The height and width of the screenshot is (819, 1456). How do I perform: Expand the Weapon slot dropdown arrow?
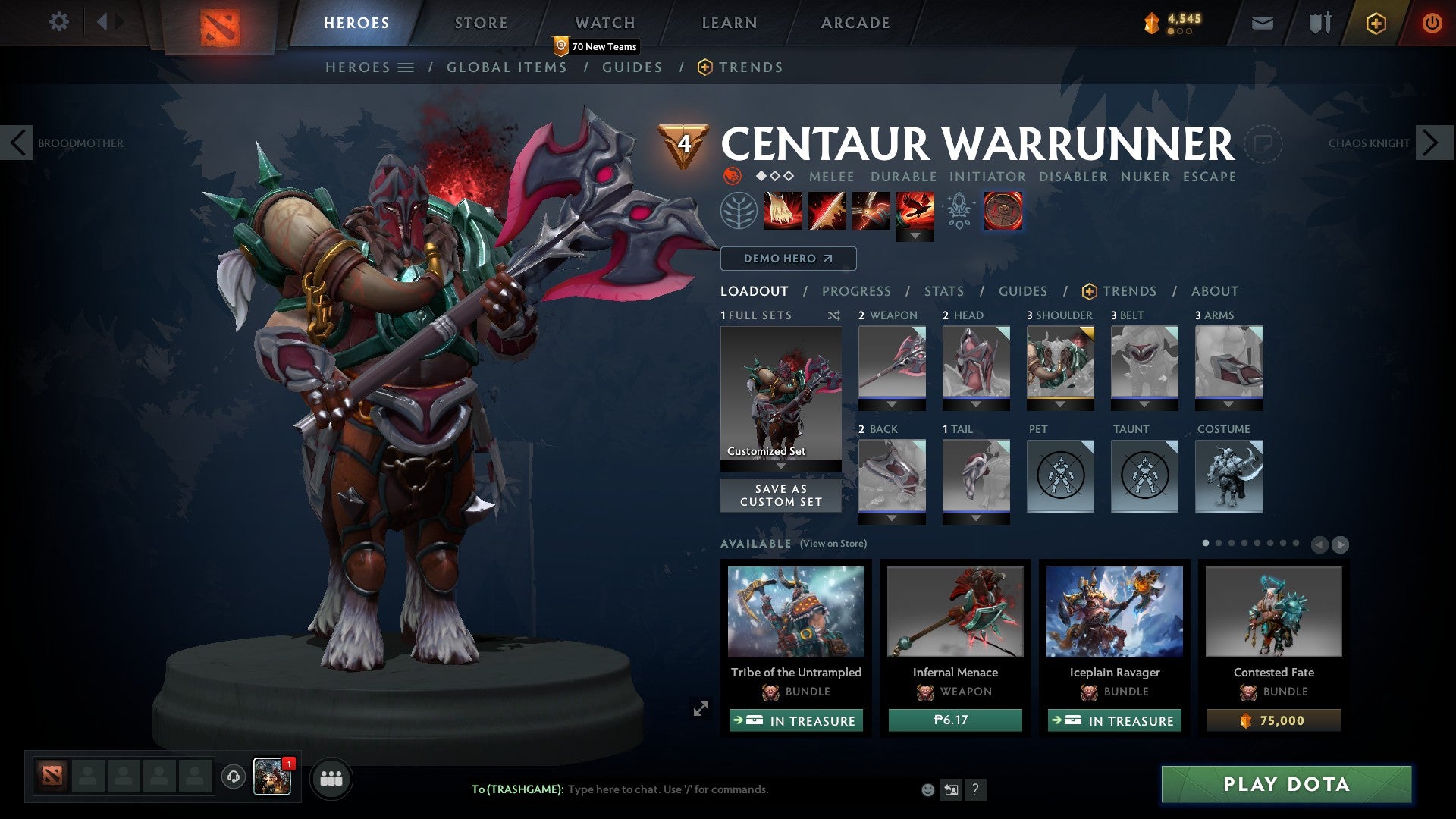[x=892, y=405]
